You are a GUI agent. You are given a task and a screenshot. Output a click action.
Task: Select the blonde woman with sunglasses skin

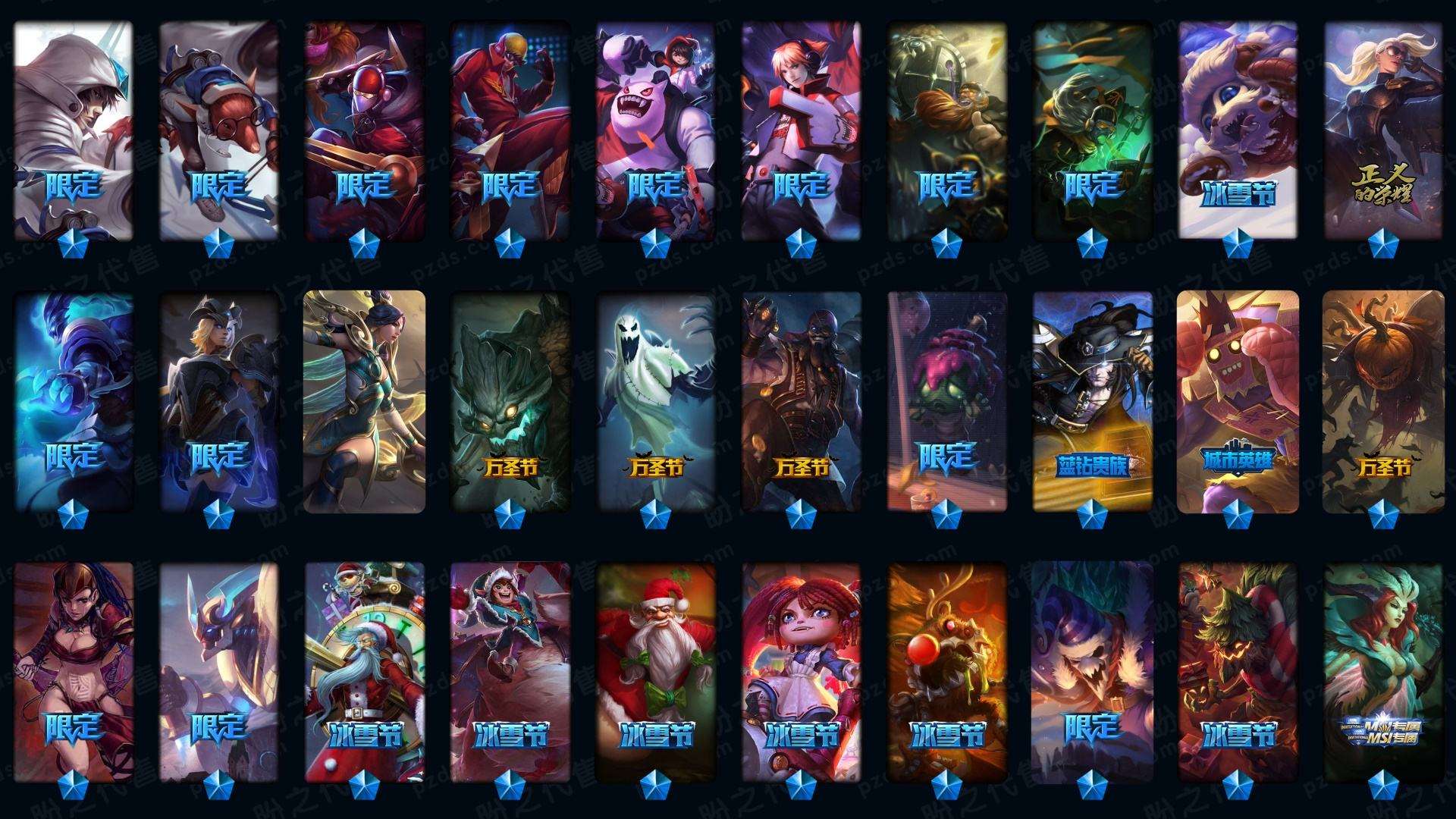(1383, 129)
